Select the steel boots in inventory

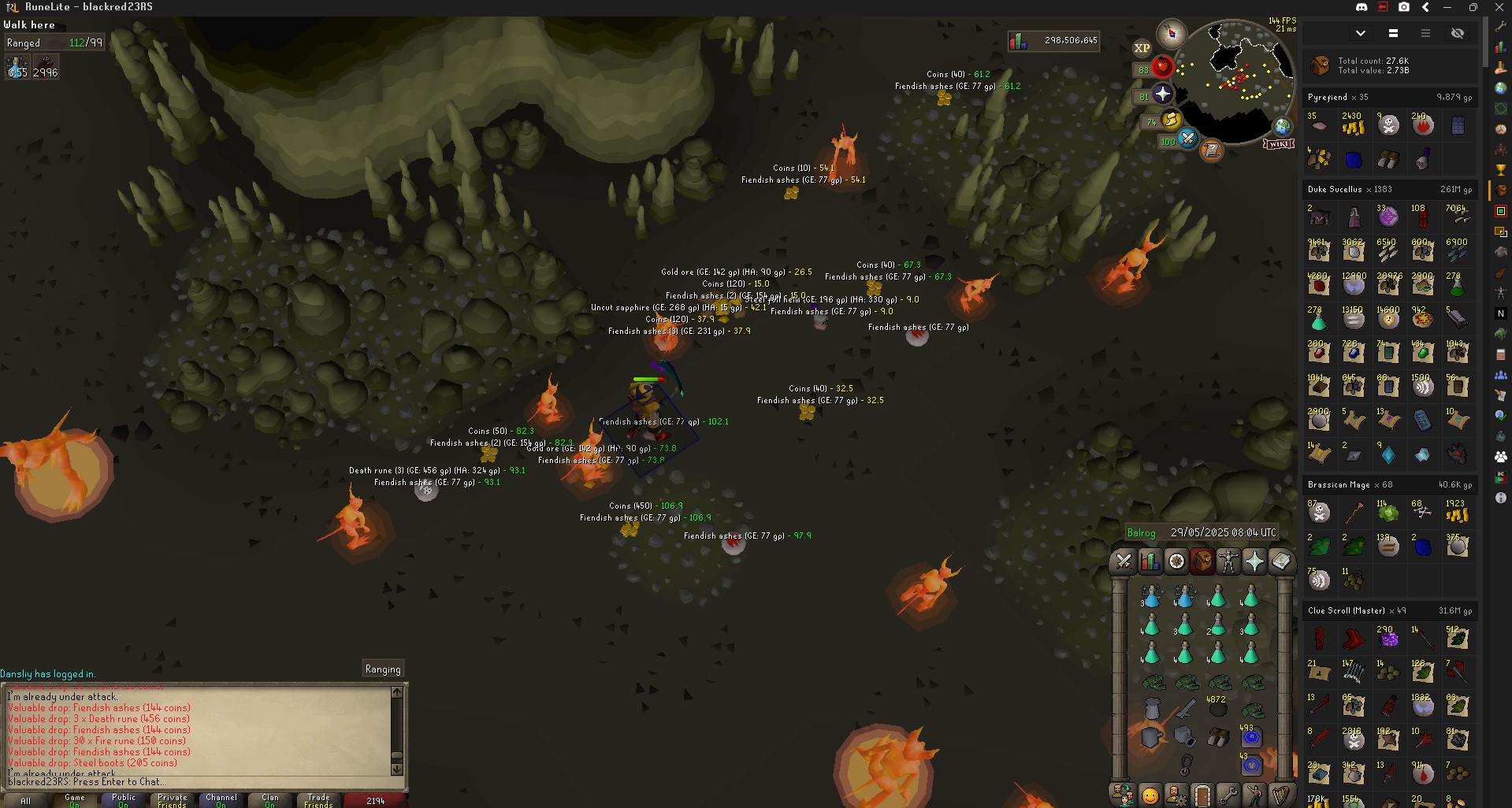pyautogui.click(x=1217, y=737)
